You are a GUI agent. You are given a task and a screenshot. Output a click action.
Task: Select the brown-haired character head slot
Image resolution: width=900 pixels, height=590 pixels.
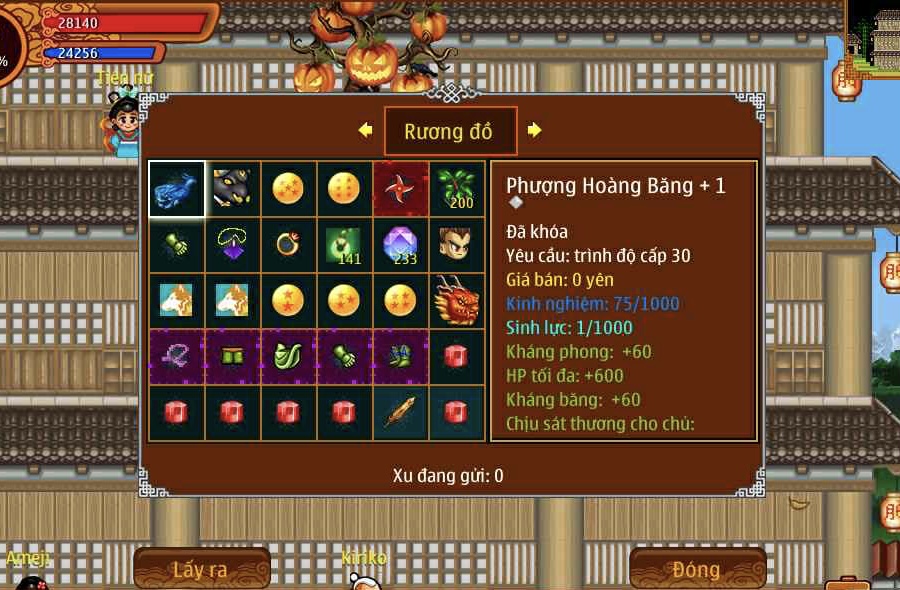click(x=457, y=245)
